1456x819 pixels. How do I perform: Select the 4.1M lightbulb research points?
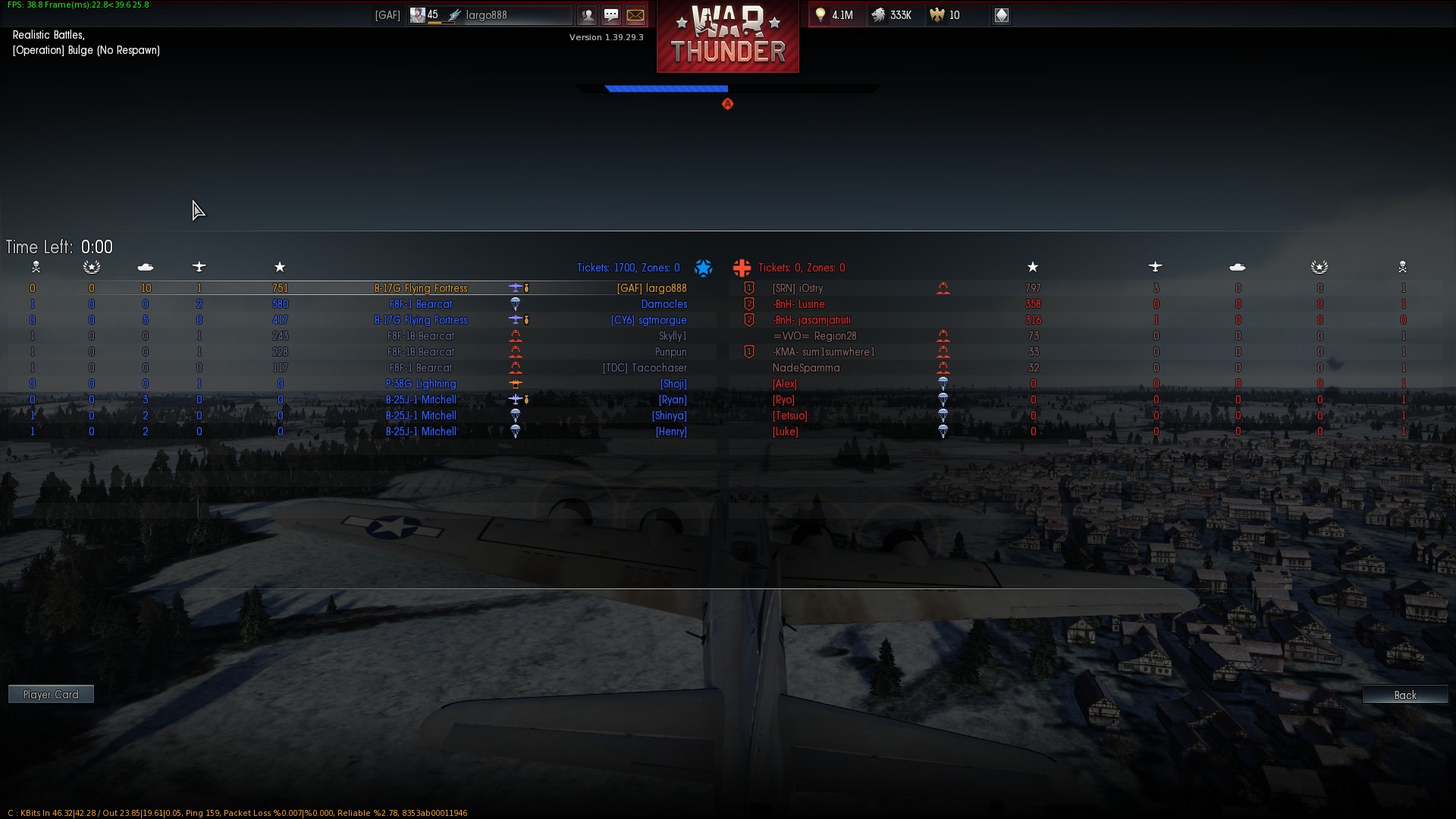[836, 15]
